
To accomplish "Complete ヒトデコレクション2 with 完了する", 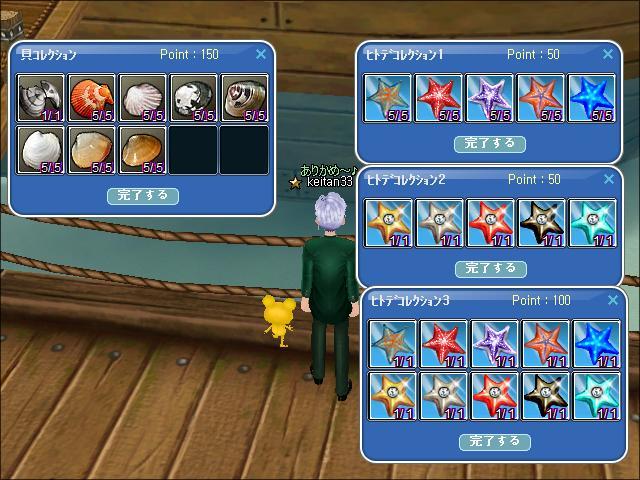I will click(490, 268).
